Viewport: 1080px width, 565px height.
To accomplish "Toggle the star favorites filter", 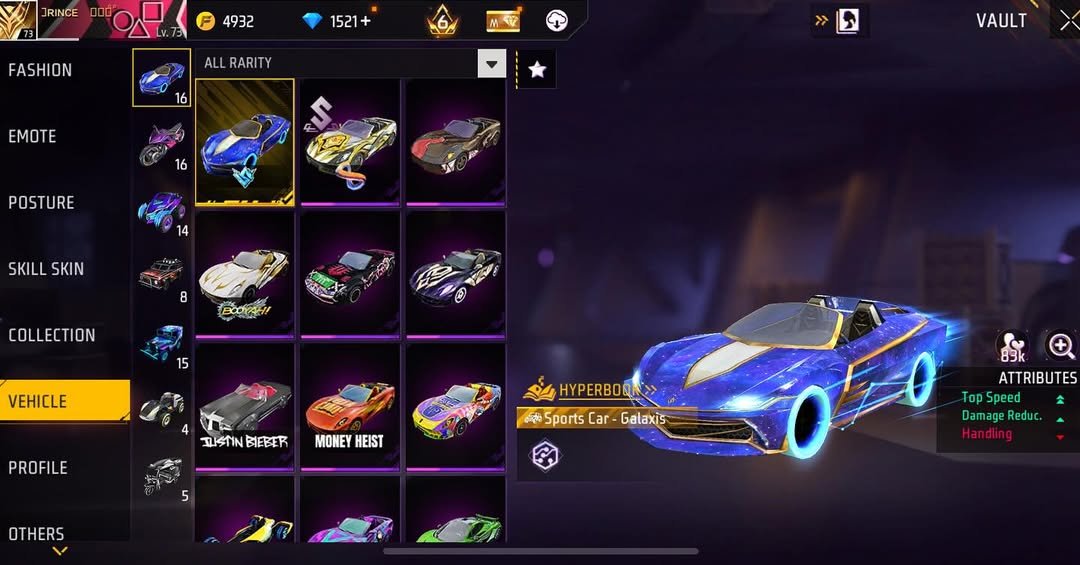I will (x=537, y=69).
